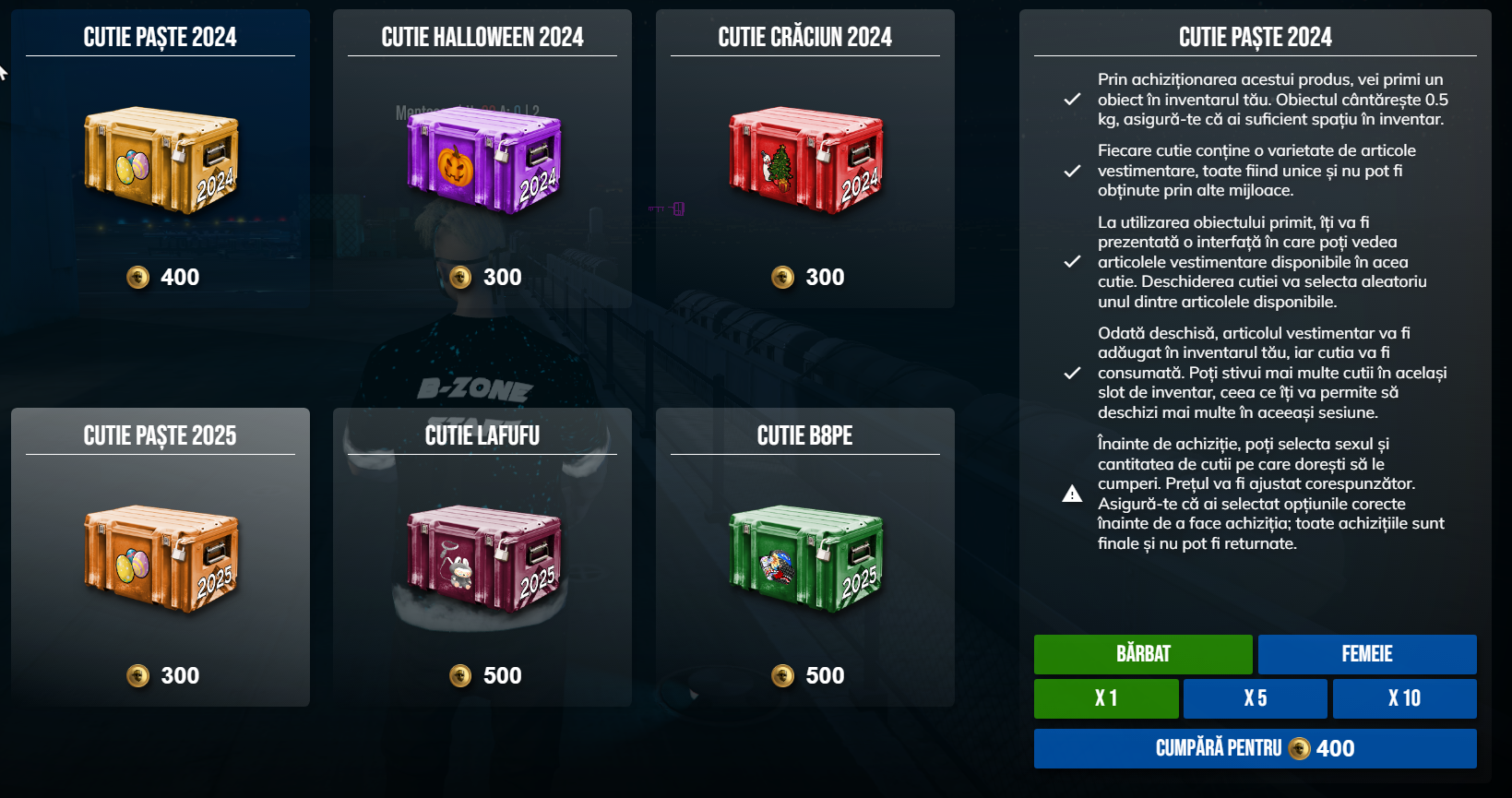Select the Bărbat gender option
This screenshot has width=1512, height=798.
point(1143,654)
